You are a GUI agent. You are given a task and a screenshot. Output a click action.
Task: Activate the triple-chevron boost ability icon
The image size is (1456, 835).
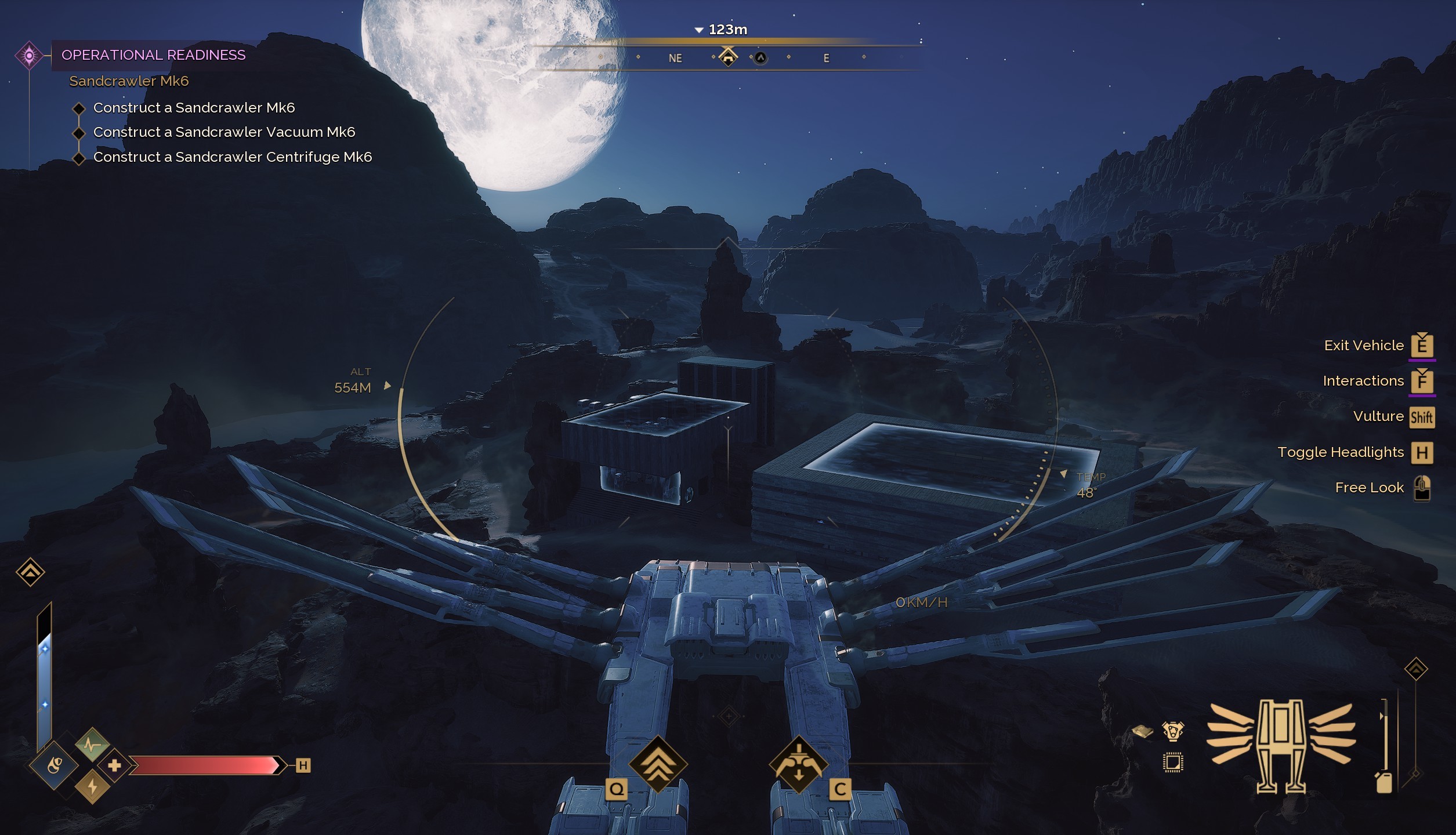click(x=657, y=764)
